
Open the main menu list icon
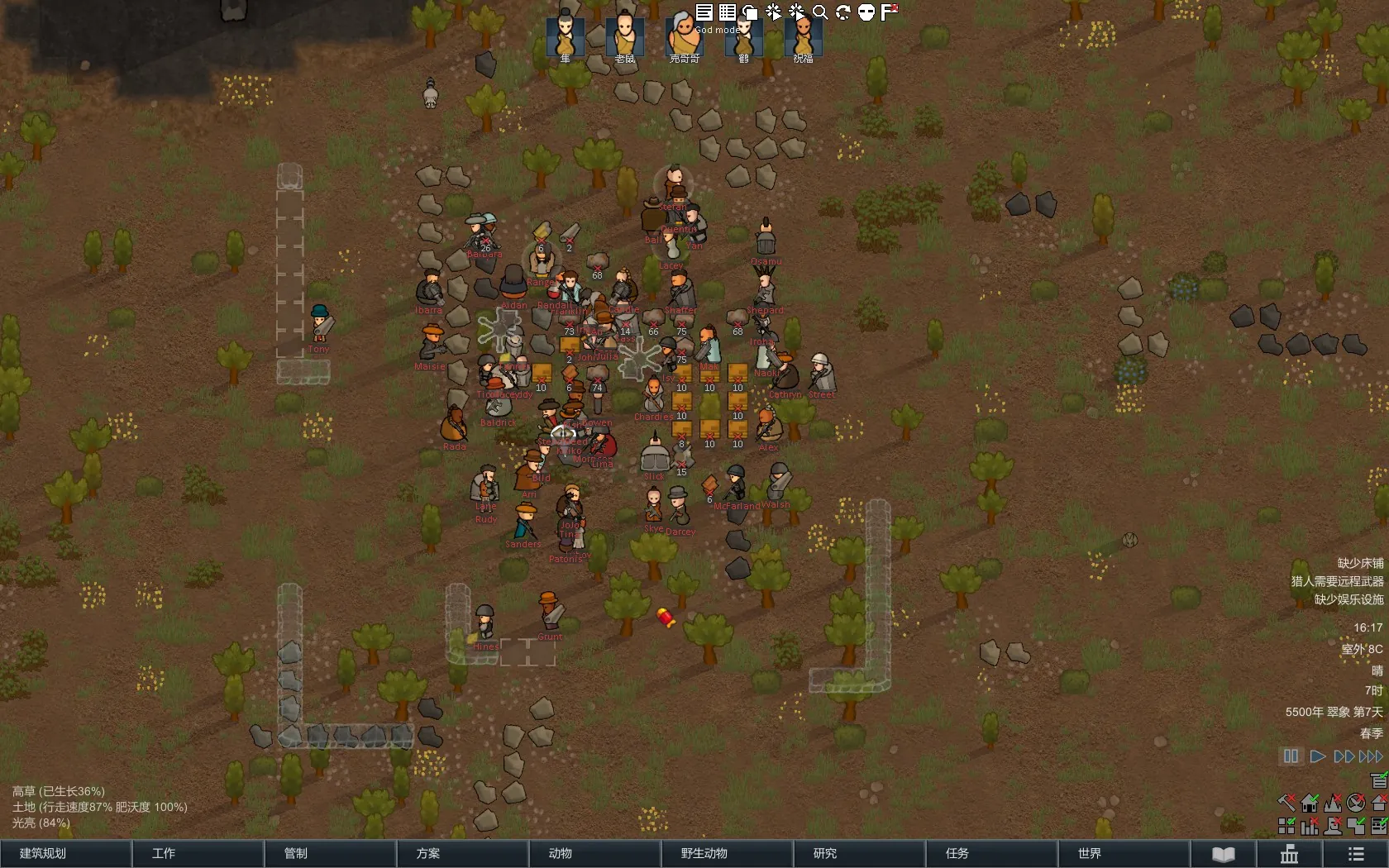tap(1356, 854)
